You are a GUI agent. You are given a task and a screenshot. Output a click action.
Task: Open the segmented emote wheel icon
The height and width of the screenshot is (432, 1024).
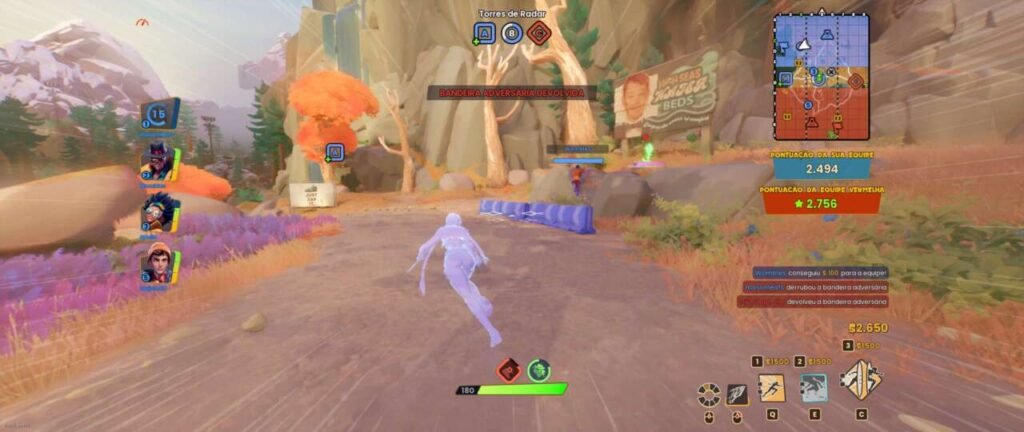(x=710, y=394)
